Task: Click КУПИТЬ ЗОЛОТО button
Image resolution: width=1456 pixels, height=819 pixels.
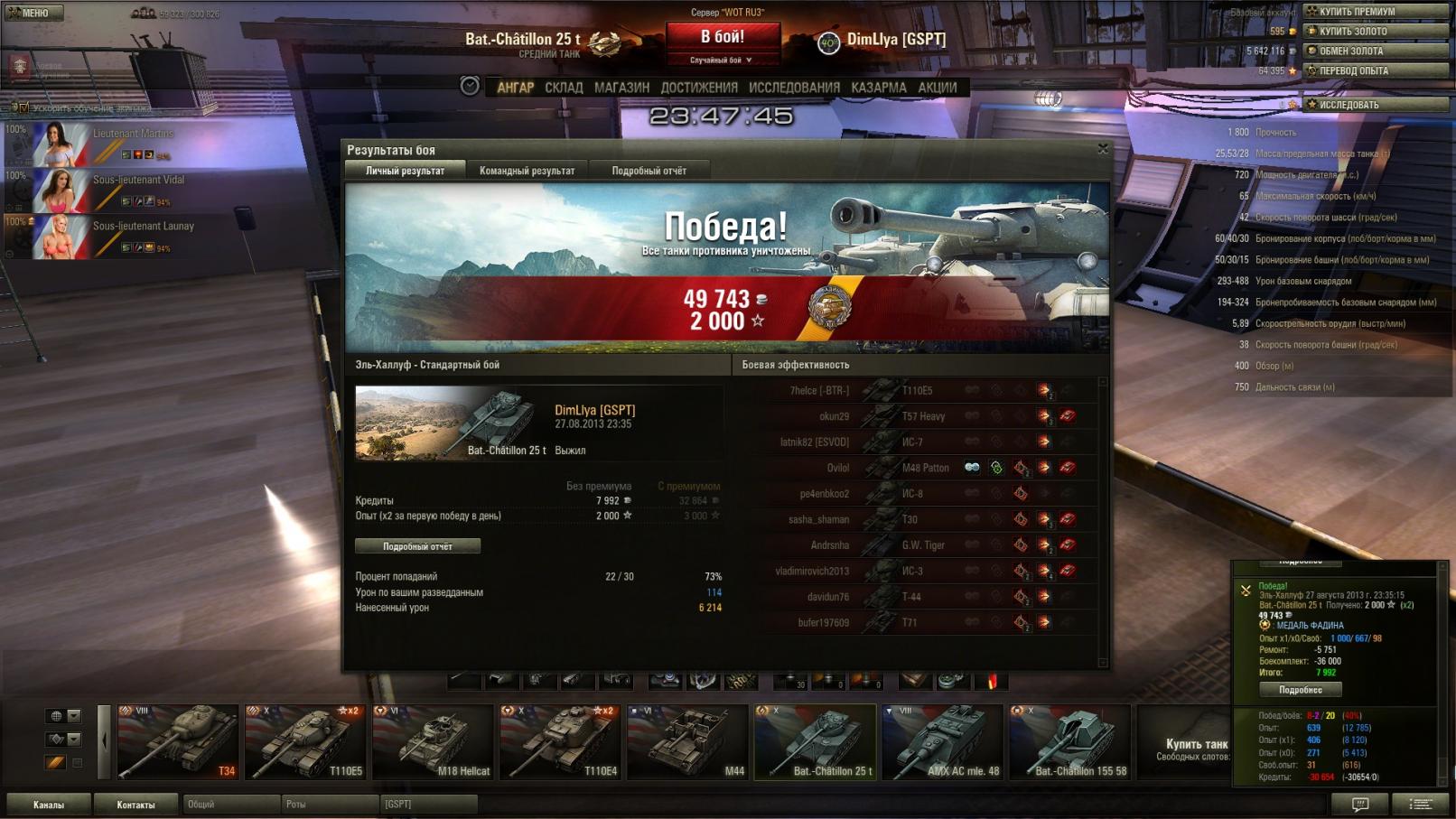Action: tap(1376, 32)
